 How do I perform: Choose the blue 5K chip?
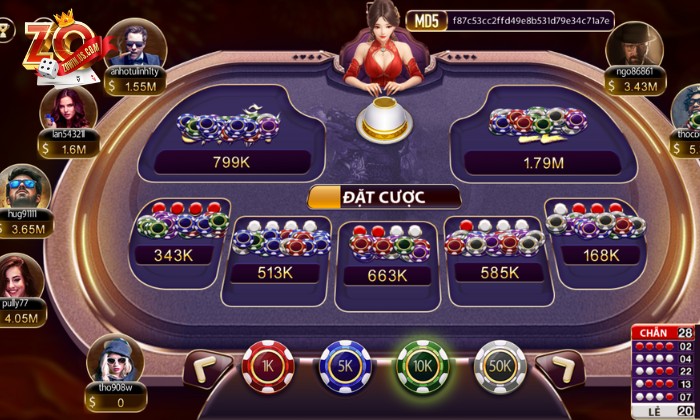342,365
